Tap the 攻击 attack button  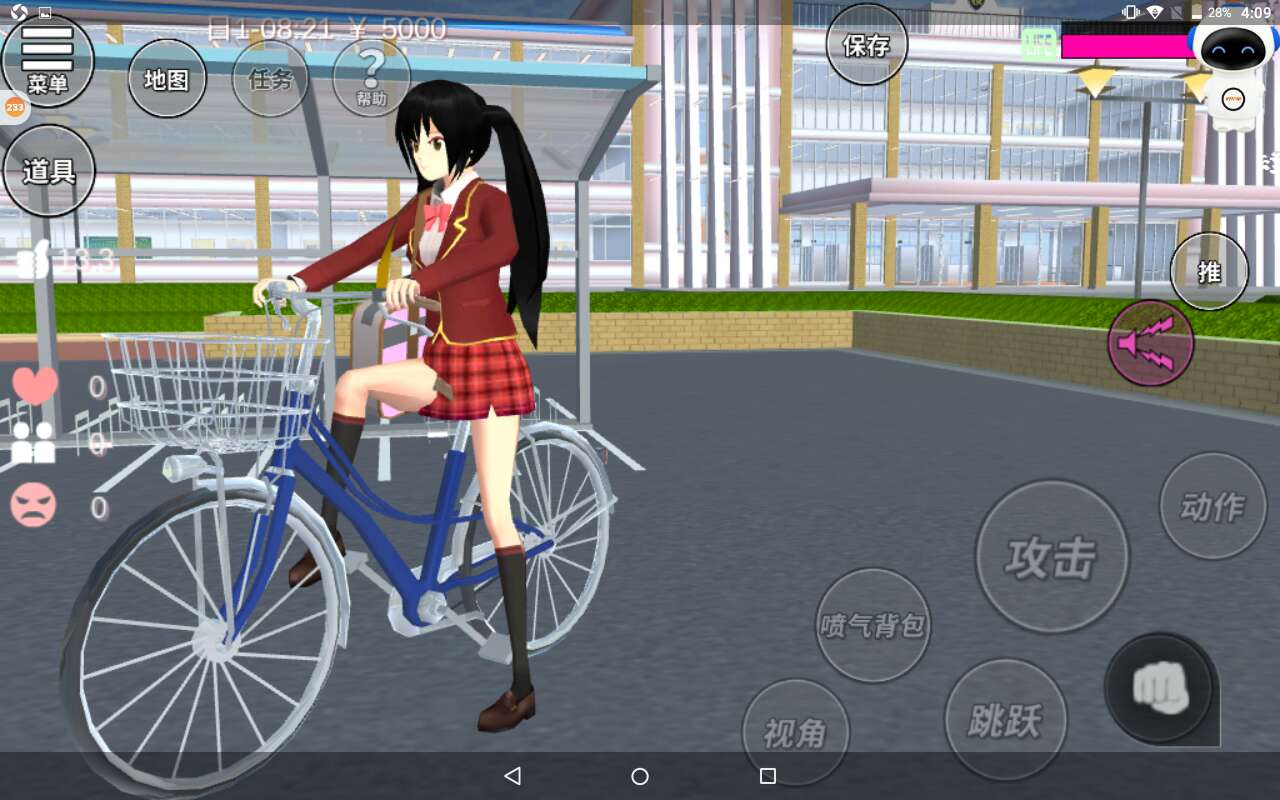tap(1051, 557)
